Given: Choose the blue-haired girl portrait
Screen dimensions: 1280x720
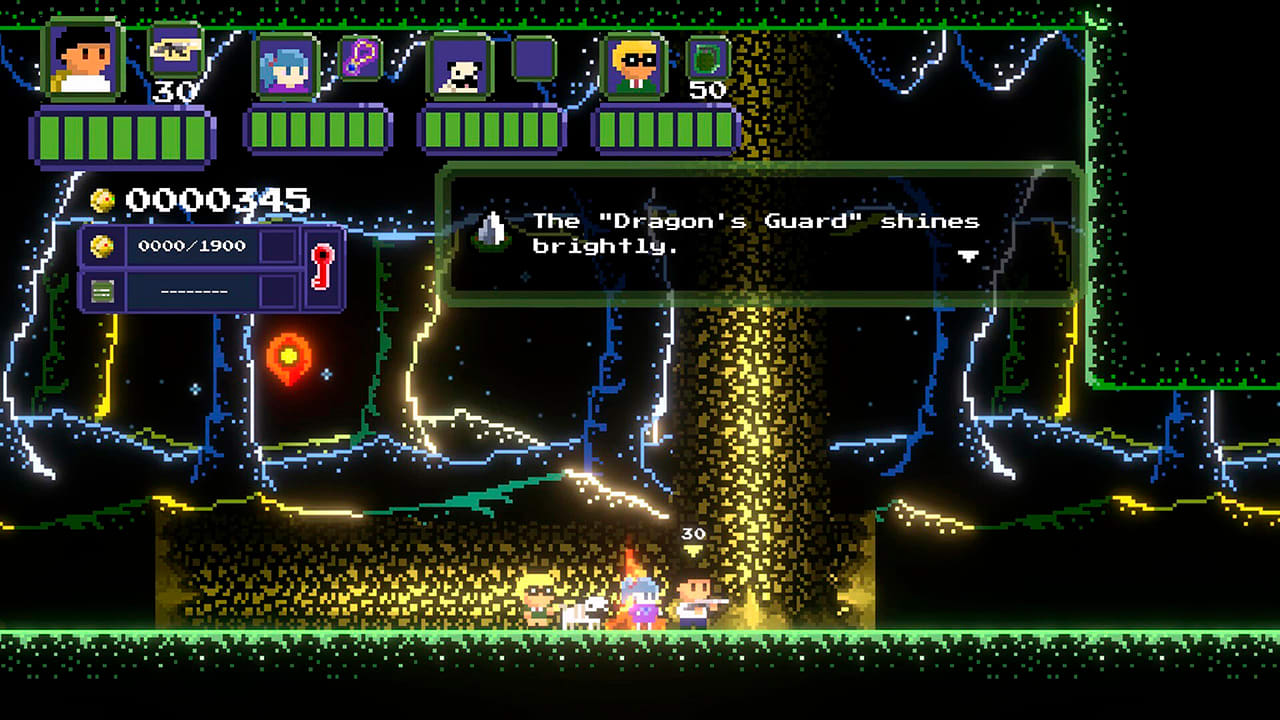Looking at the screenshot, I should (x=285, y=68).
